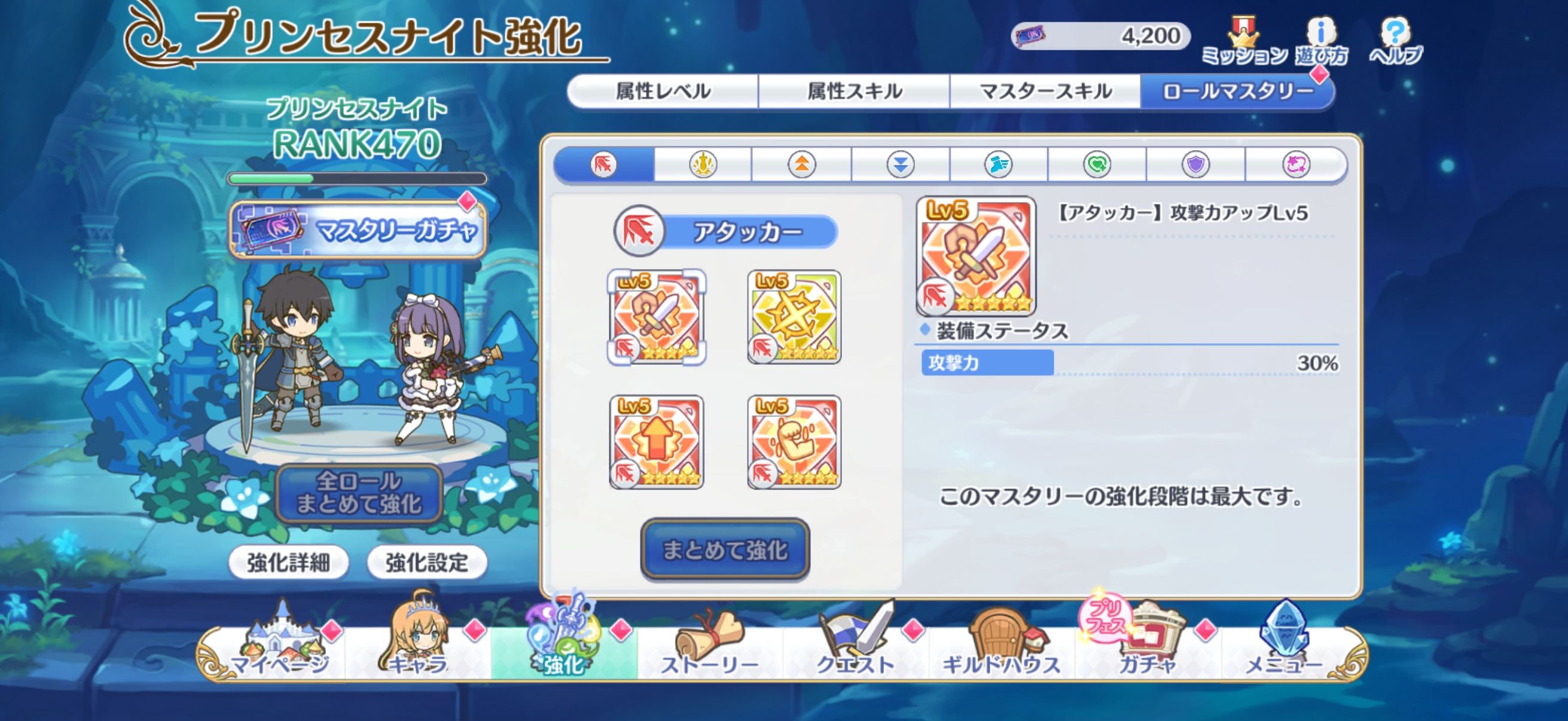
Task: Open 強化設定 settings
Action: click(427, 562)
